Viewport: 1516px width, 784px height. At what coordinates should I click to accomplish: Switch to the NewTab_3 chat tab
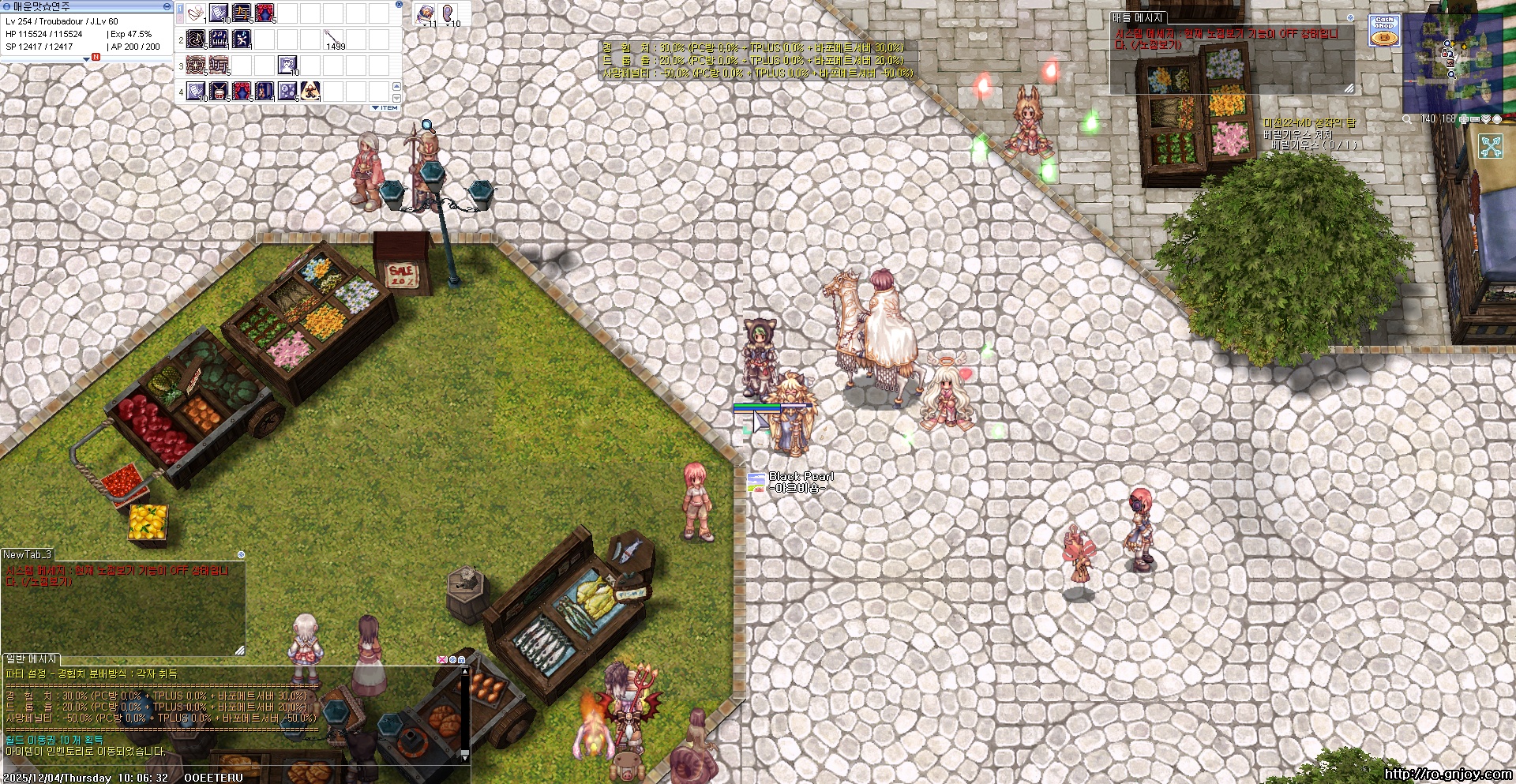28,554
